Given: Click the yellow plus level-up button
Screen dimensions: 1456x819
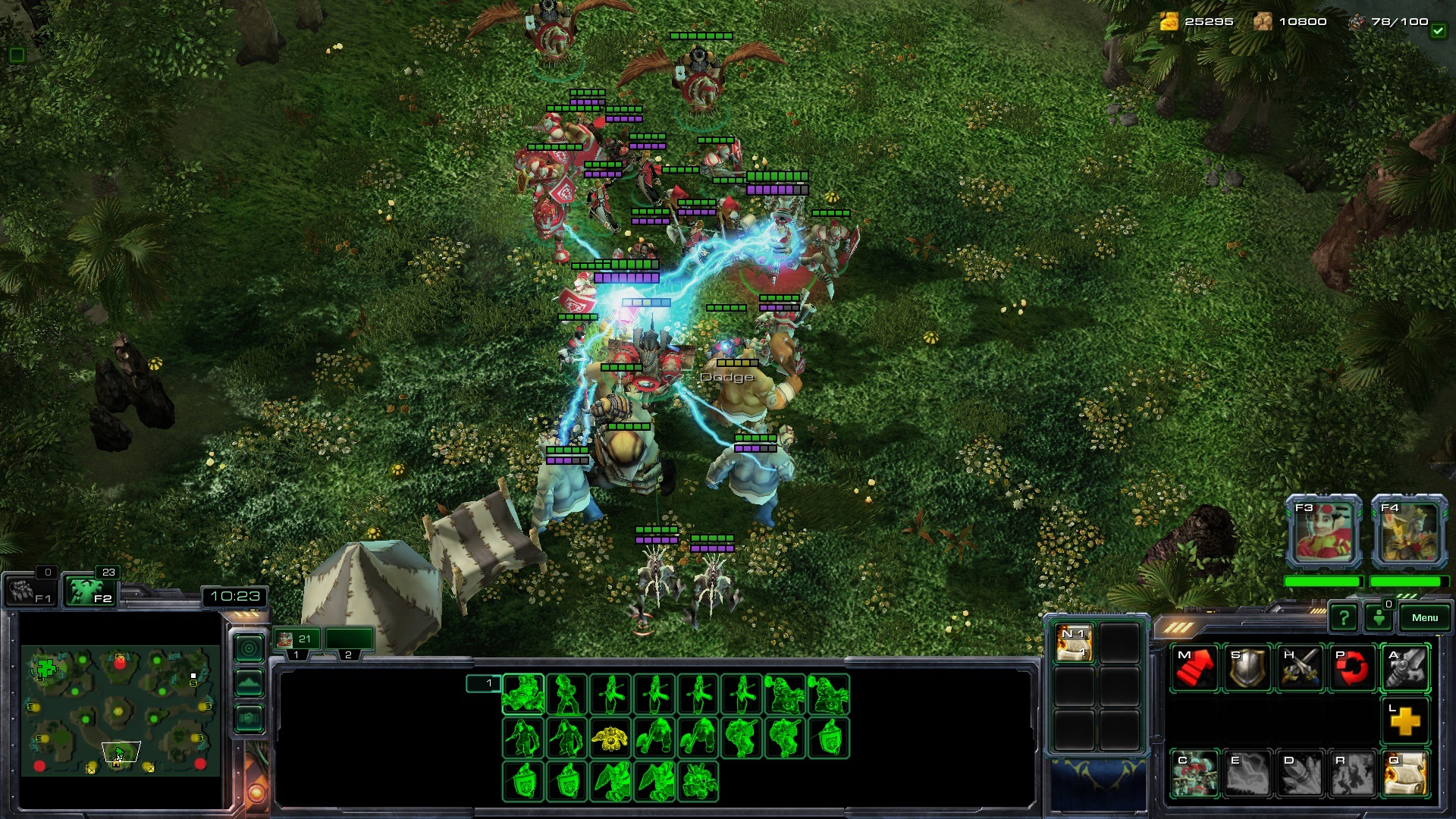Looking at the screenshot, I should (x=1405, y=720).
